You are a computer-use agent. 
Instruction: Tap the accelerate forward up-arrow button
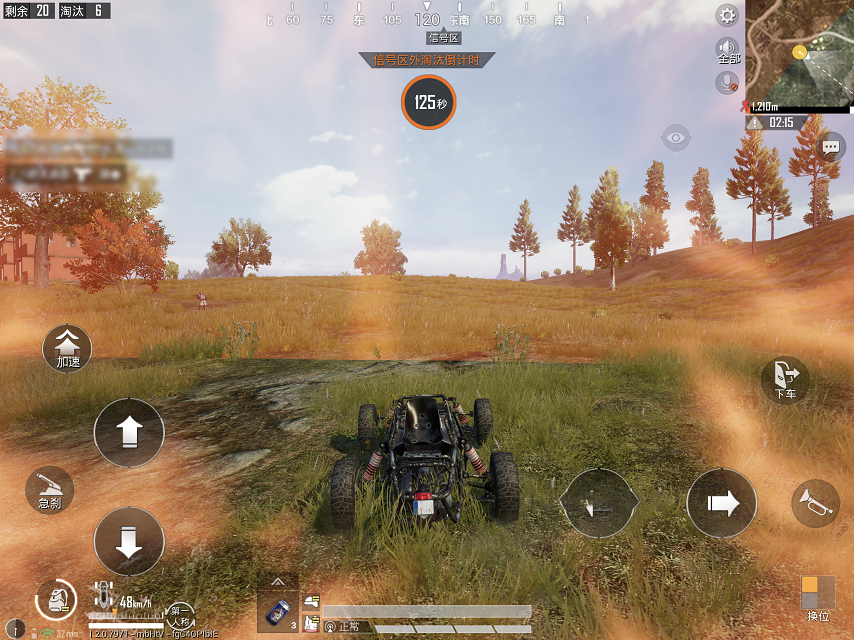tap(129, 433)
